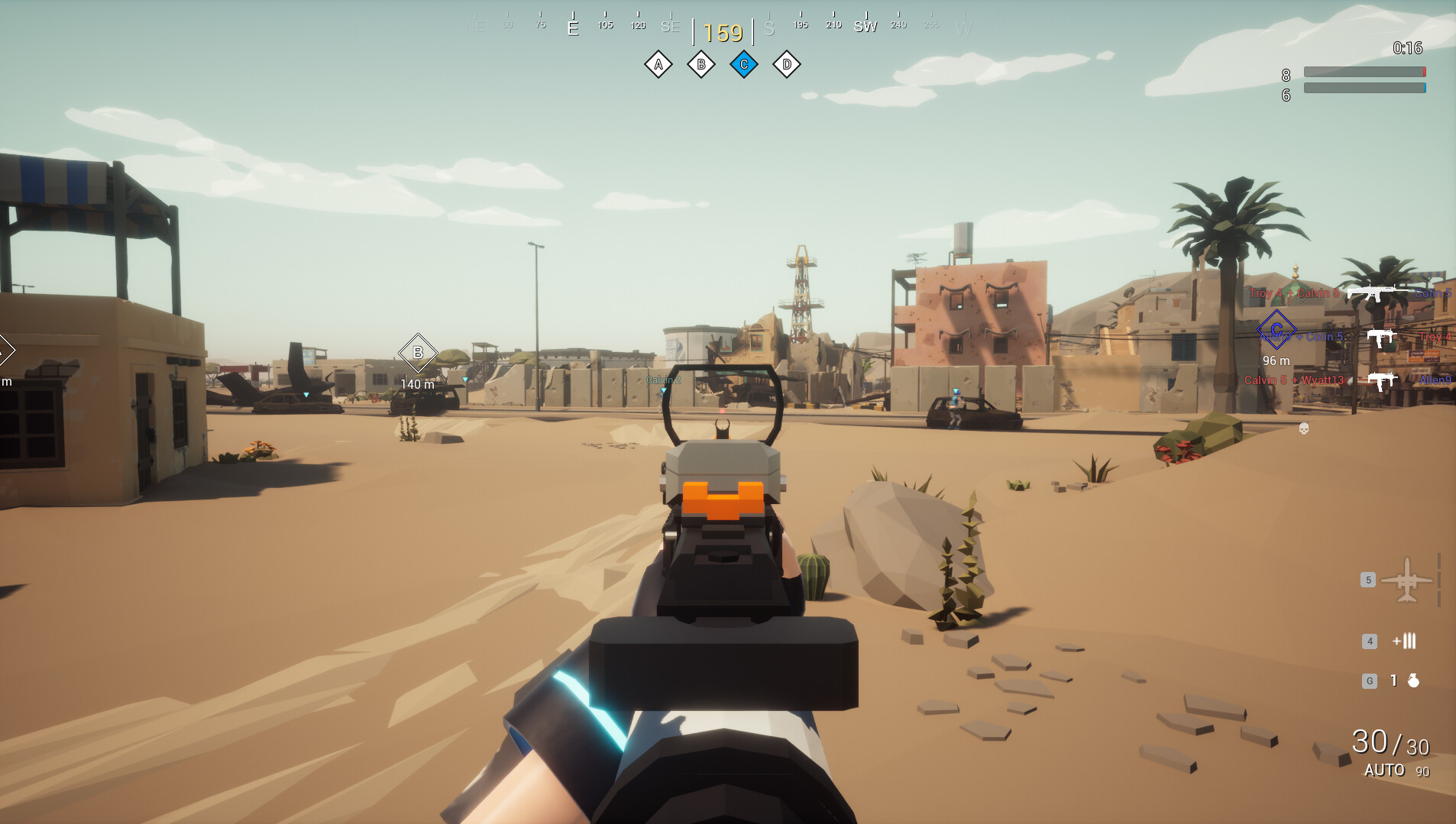
Task: Click the SW label on the compass bar
Action: (866, 25)
